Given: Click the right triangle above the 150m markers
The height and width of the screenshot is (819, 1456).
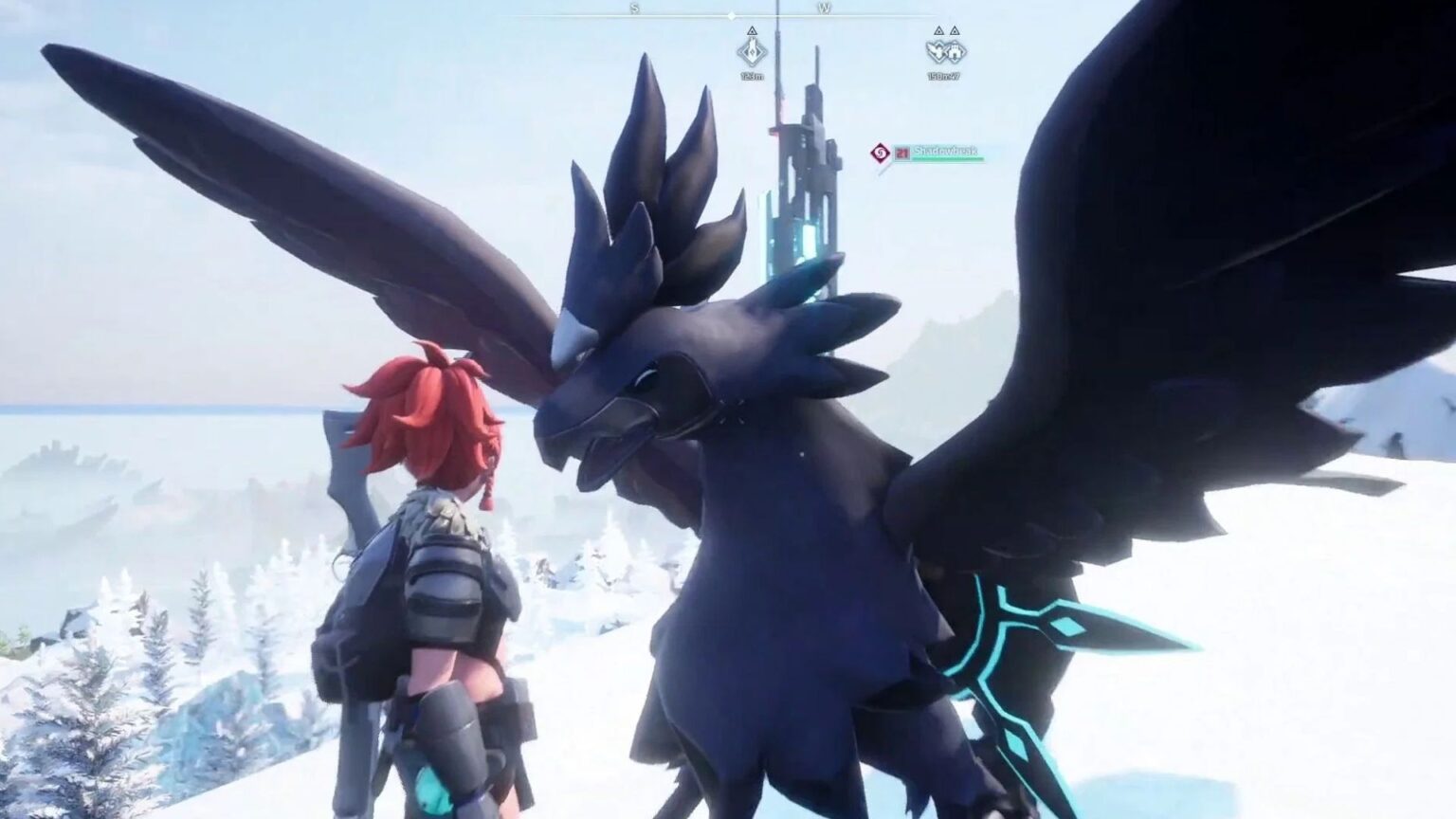Looking at the screenshot, I should pyautogui.click(x=955, y=30).
